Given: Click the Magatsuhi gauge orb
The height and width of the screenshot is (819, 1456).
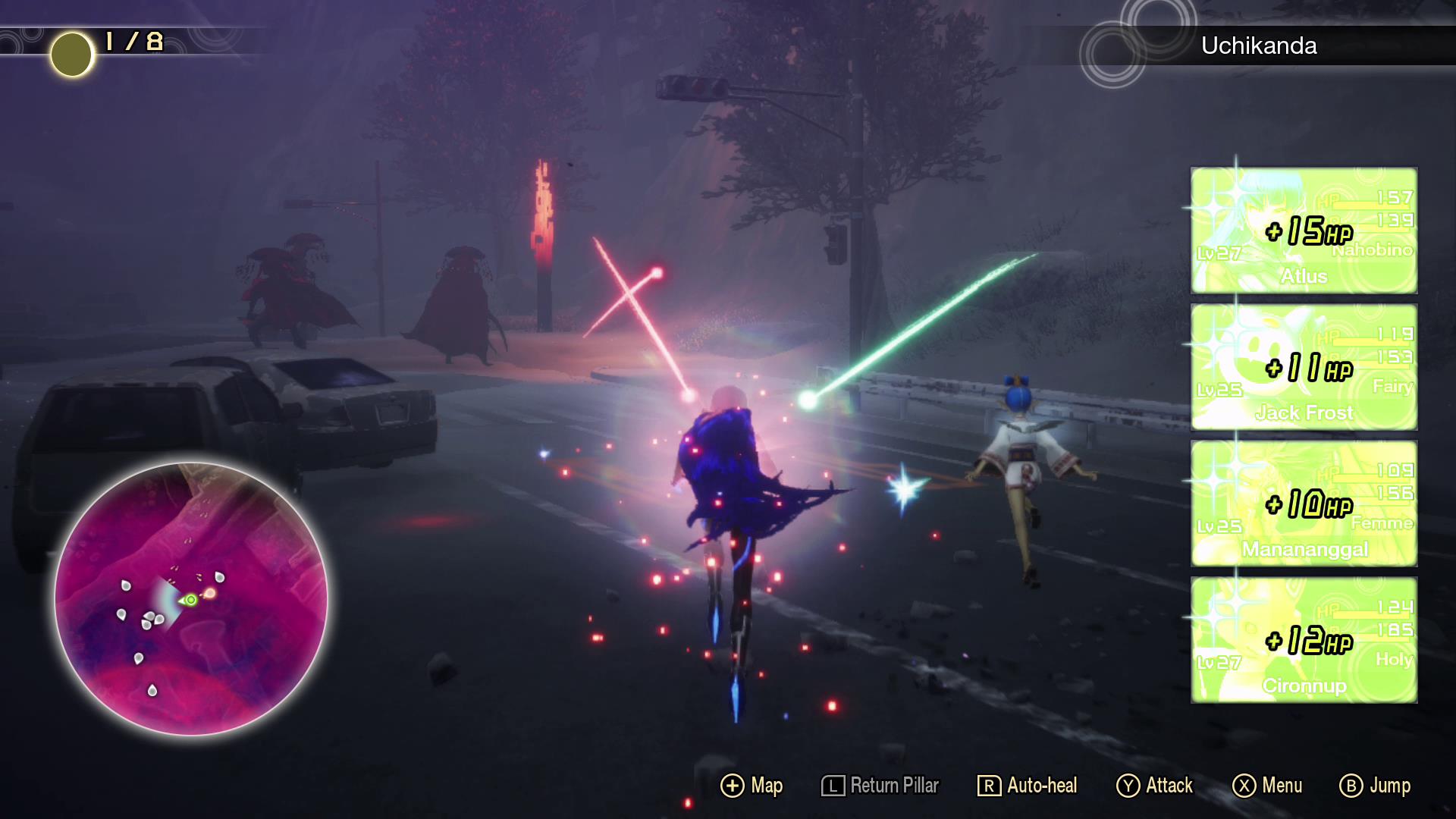Looking at the screenshot, I should tap(71, 55).
